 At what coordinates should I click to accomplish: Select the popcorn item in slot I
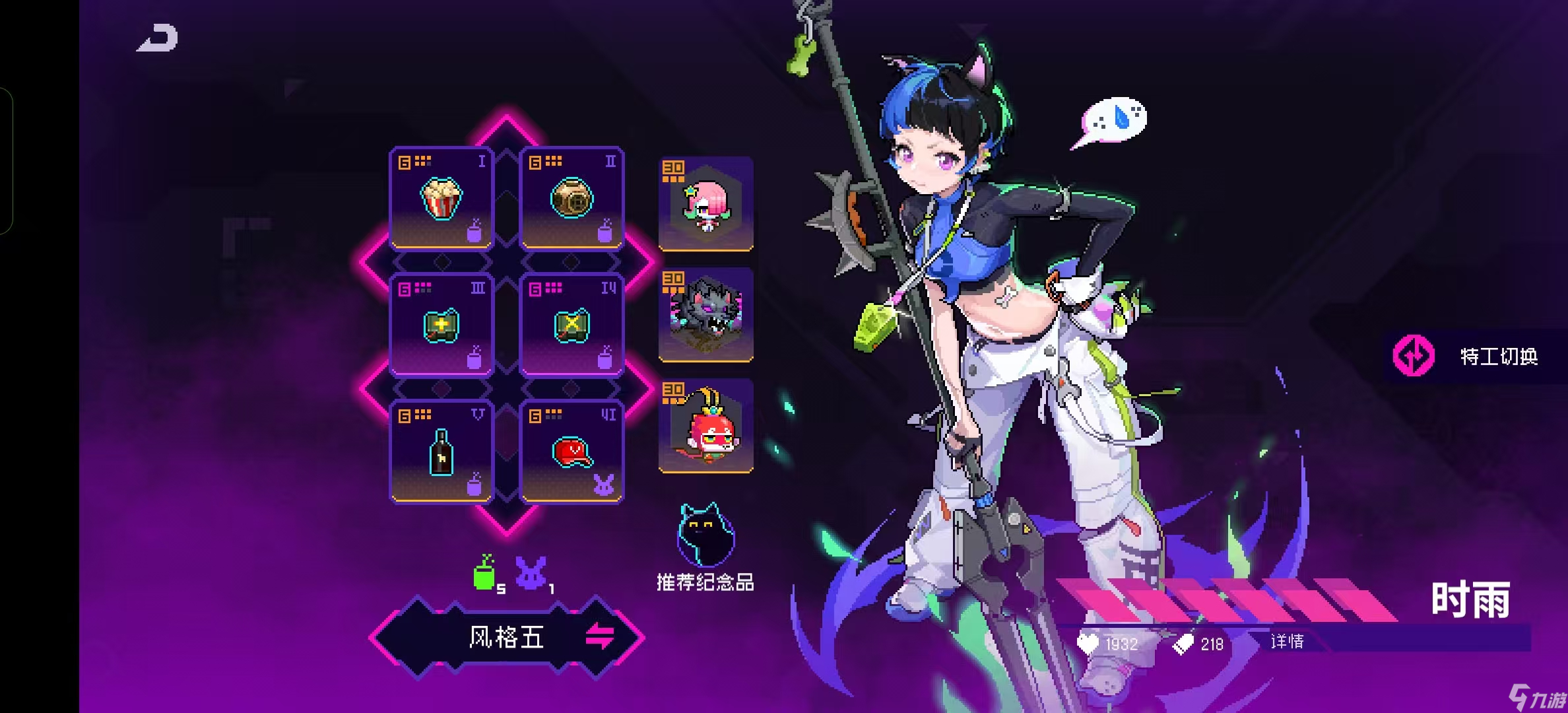pos(441,198)
